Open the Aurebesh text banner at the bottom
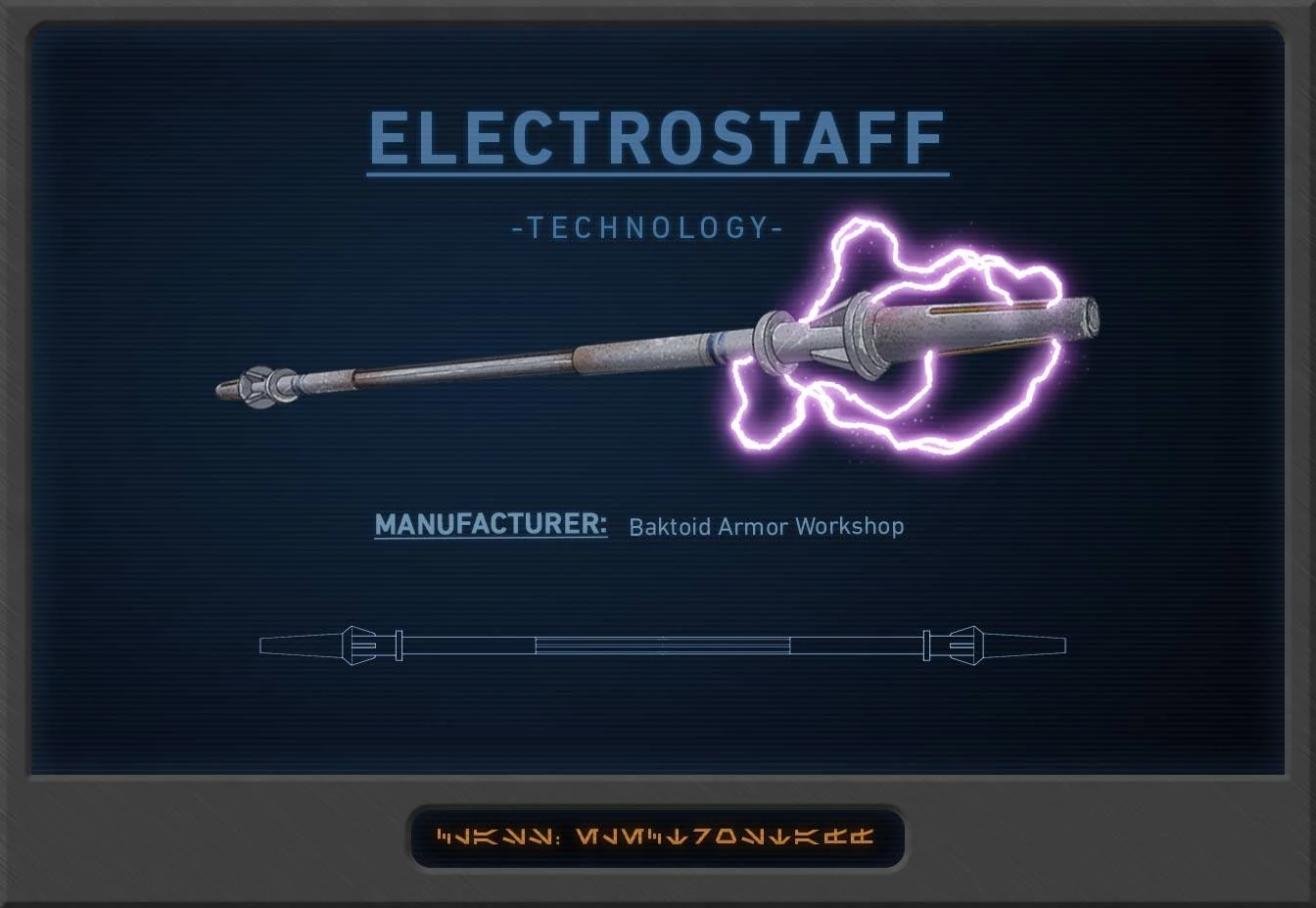The image size is (1316, 908). coord(658,838)
